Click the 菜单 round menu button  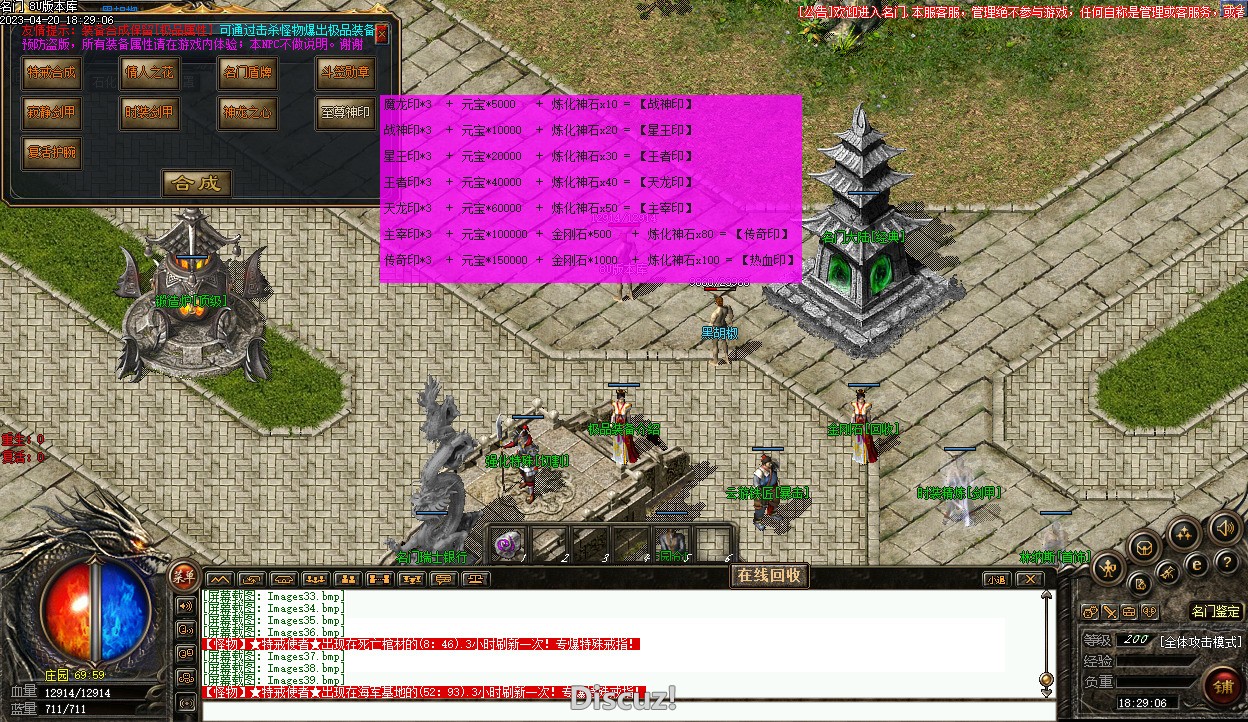(183, 575)
